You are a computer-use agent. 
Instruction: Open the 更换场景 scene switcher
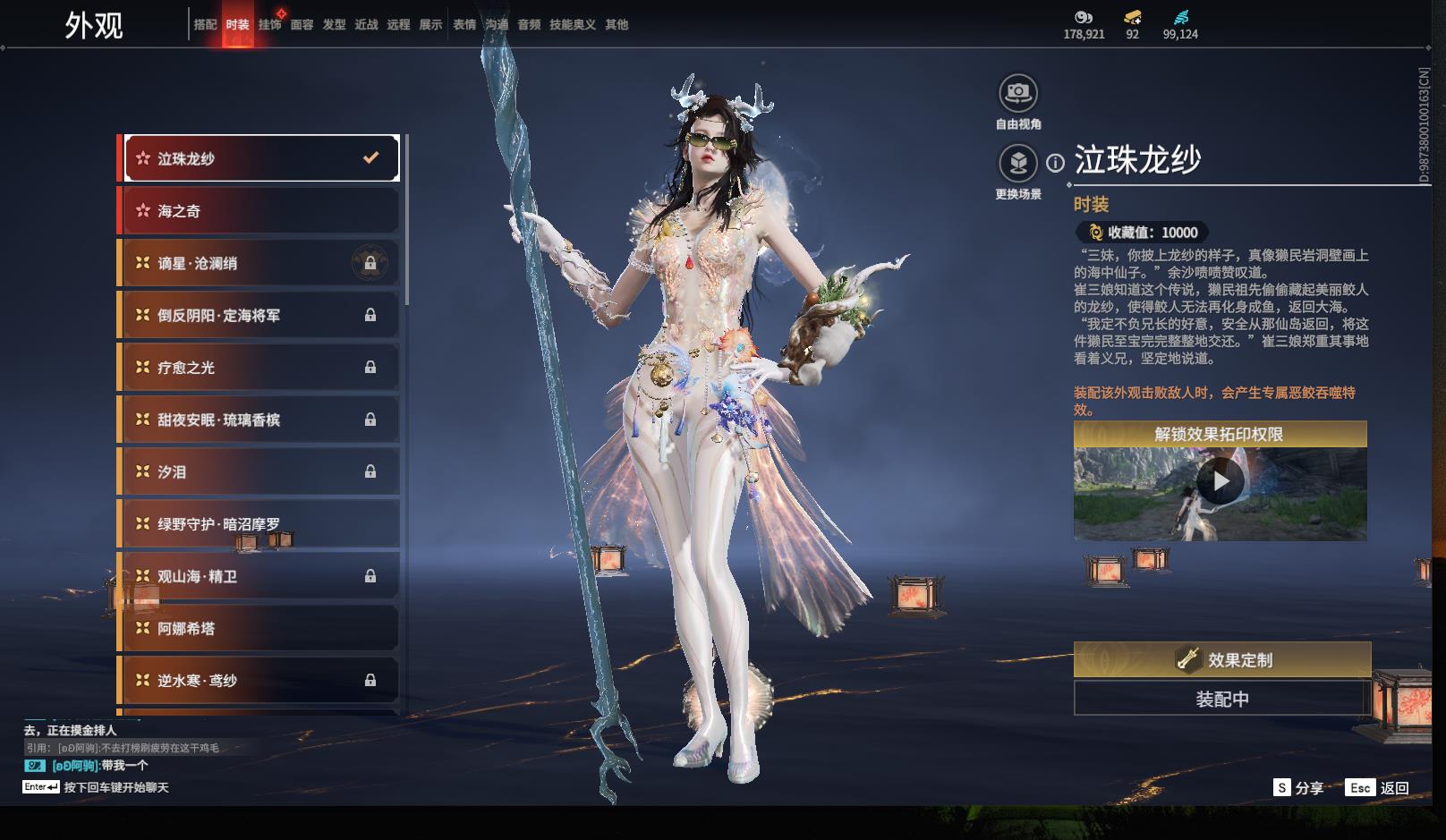point(1018,163)
